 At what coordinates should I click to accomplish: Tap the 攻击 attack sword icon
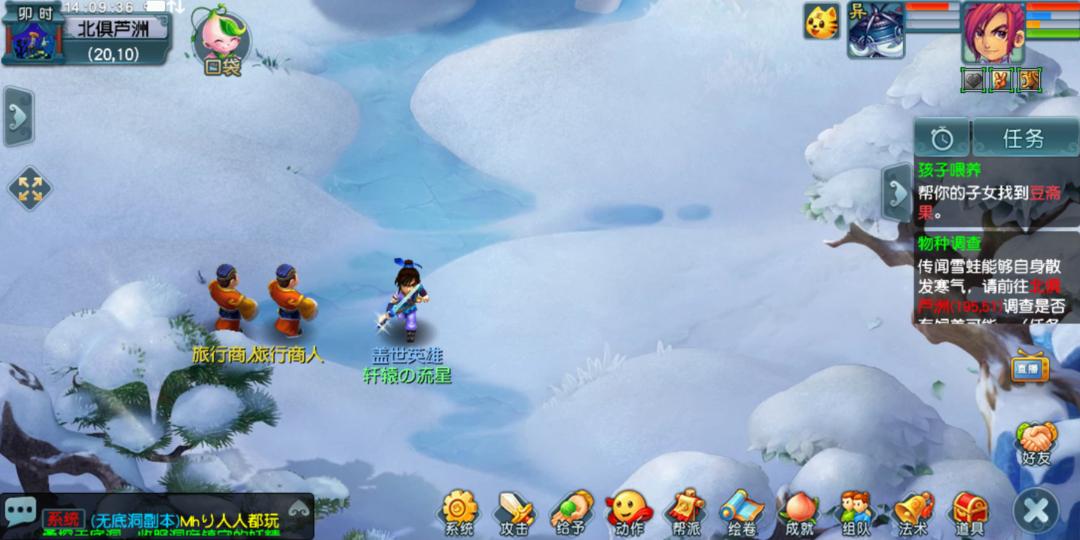tap(515, 511)
